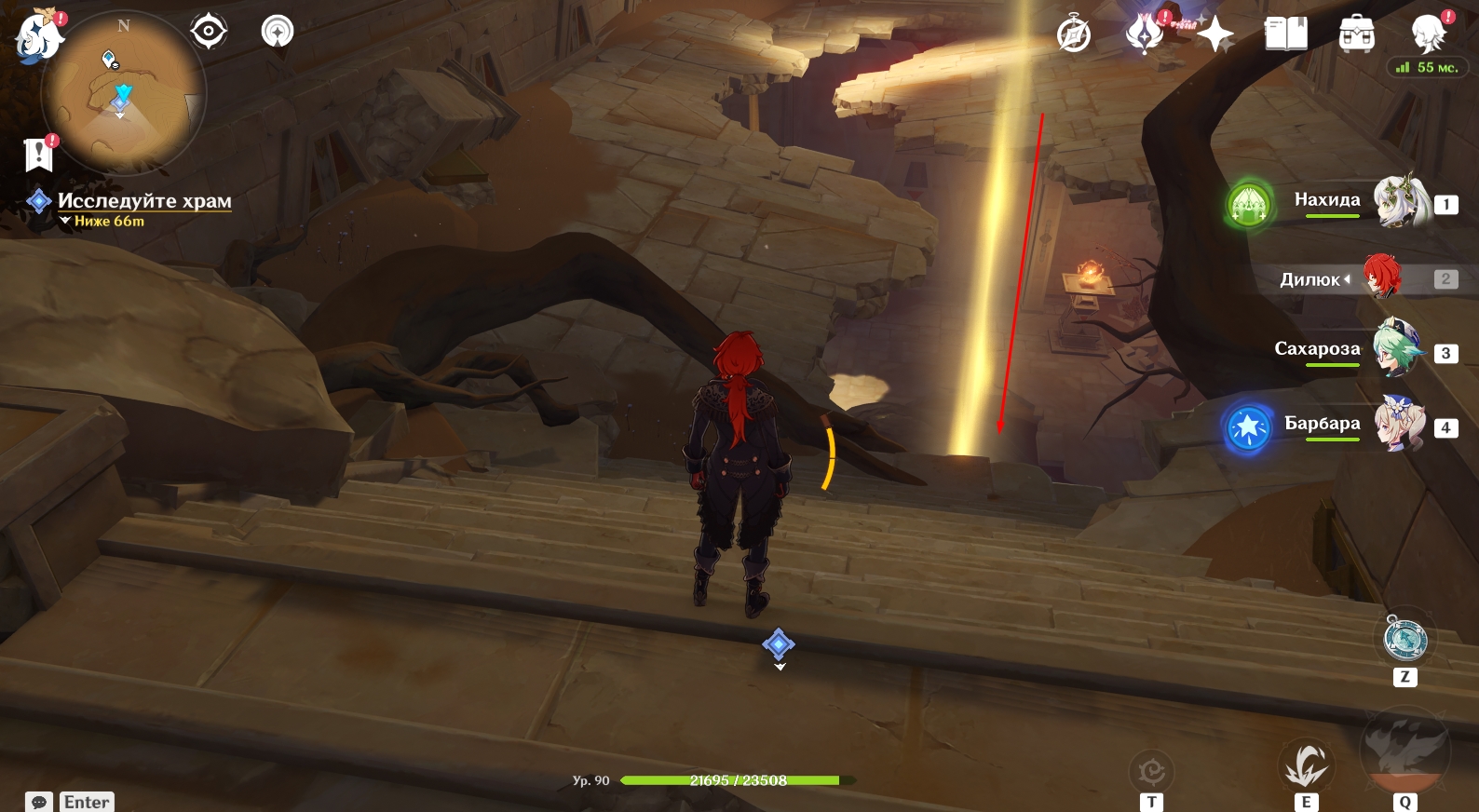Unleash Diluc's elemental burst
This screenshot has width=1479, height=812.
1404,746
